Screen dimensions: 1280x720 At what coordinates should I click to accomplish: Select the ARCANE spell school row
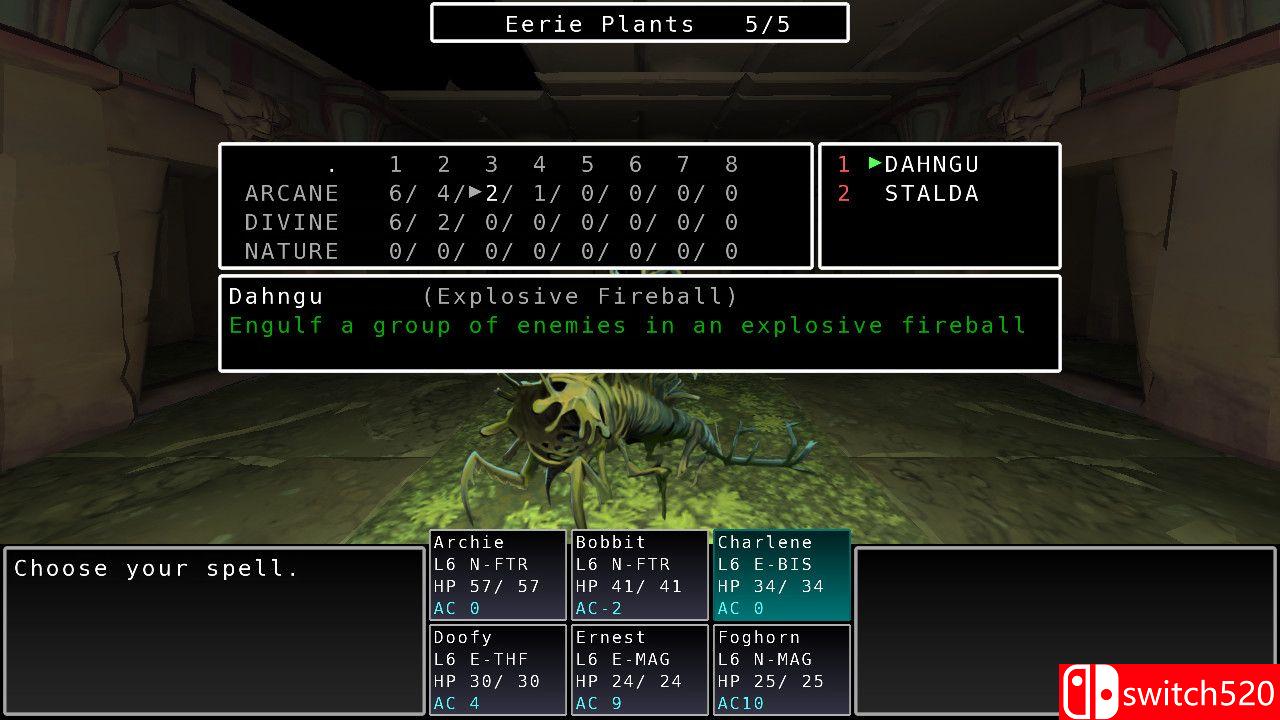[292, 193]
